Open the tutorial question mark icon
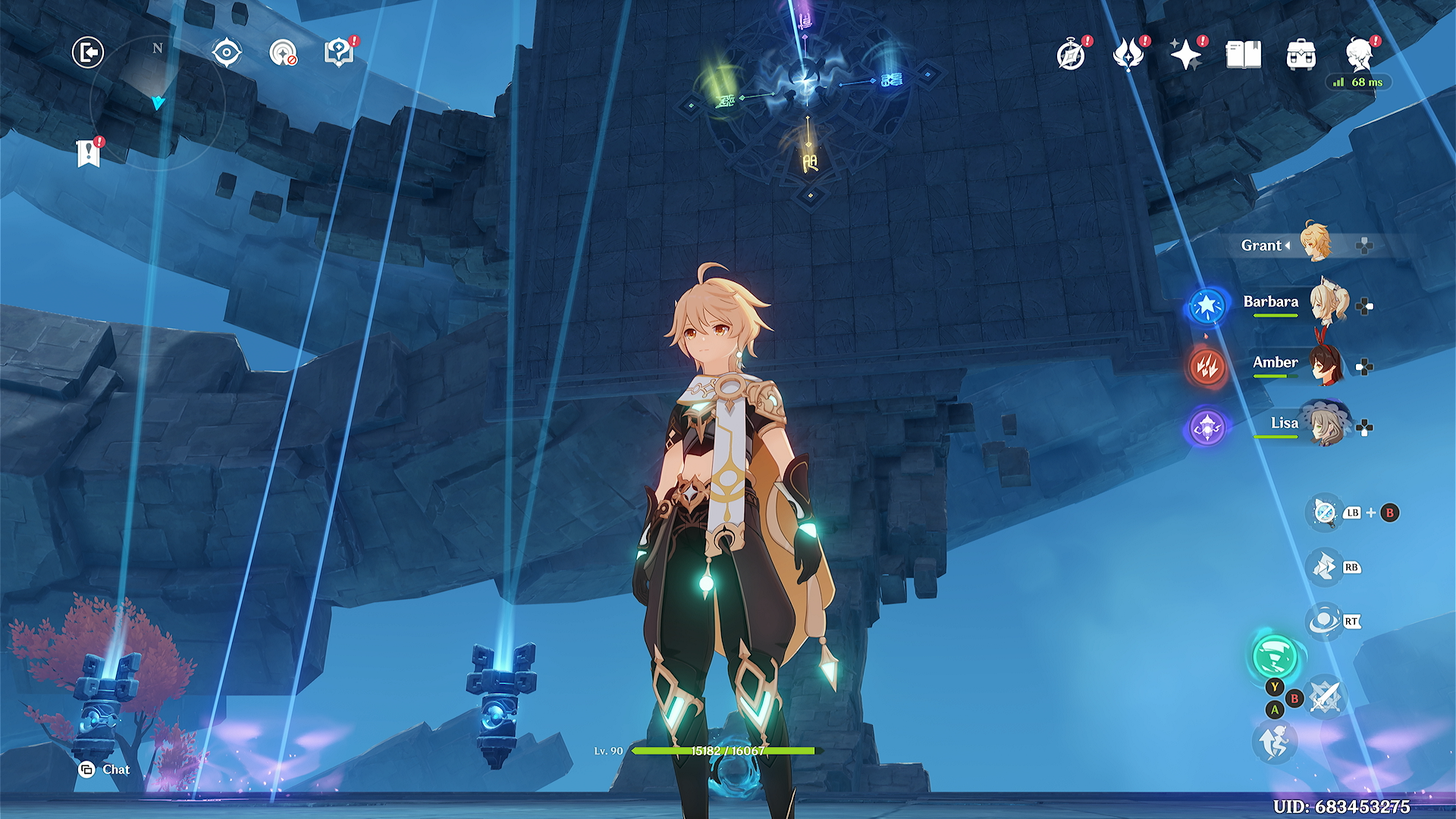 click(338, 53)
